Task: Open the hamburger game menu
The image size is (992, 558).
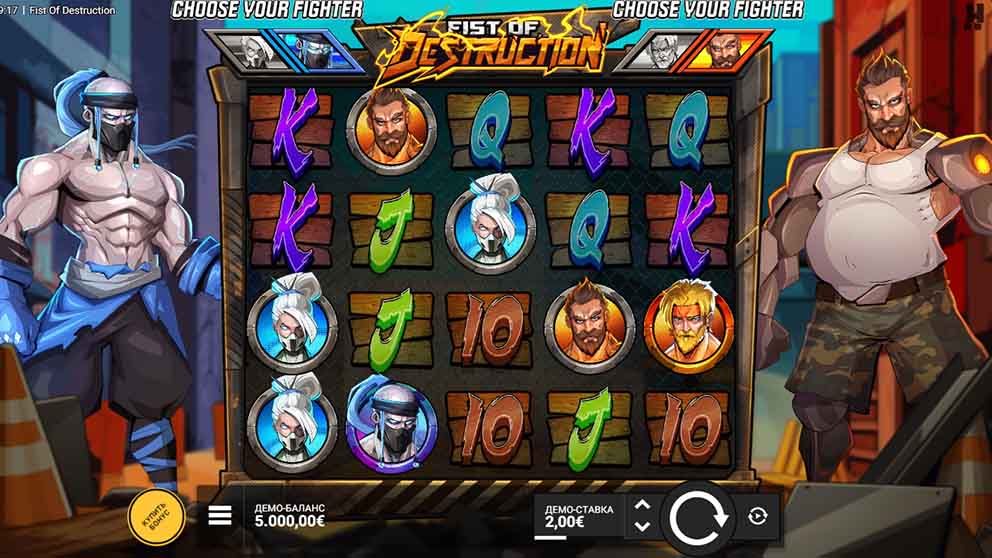Action: coord(220,516)
